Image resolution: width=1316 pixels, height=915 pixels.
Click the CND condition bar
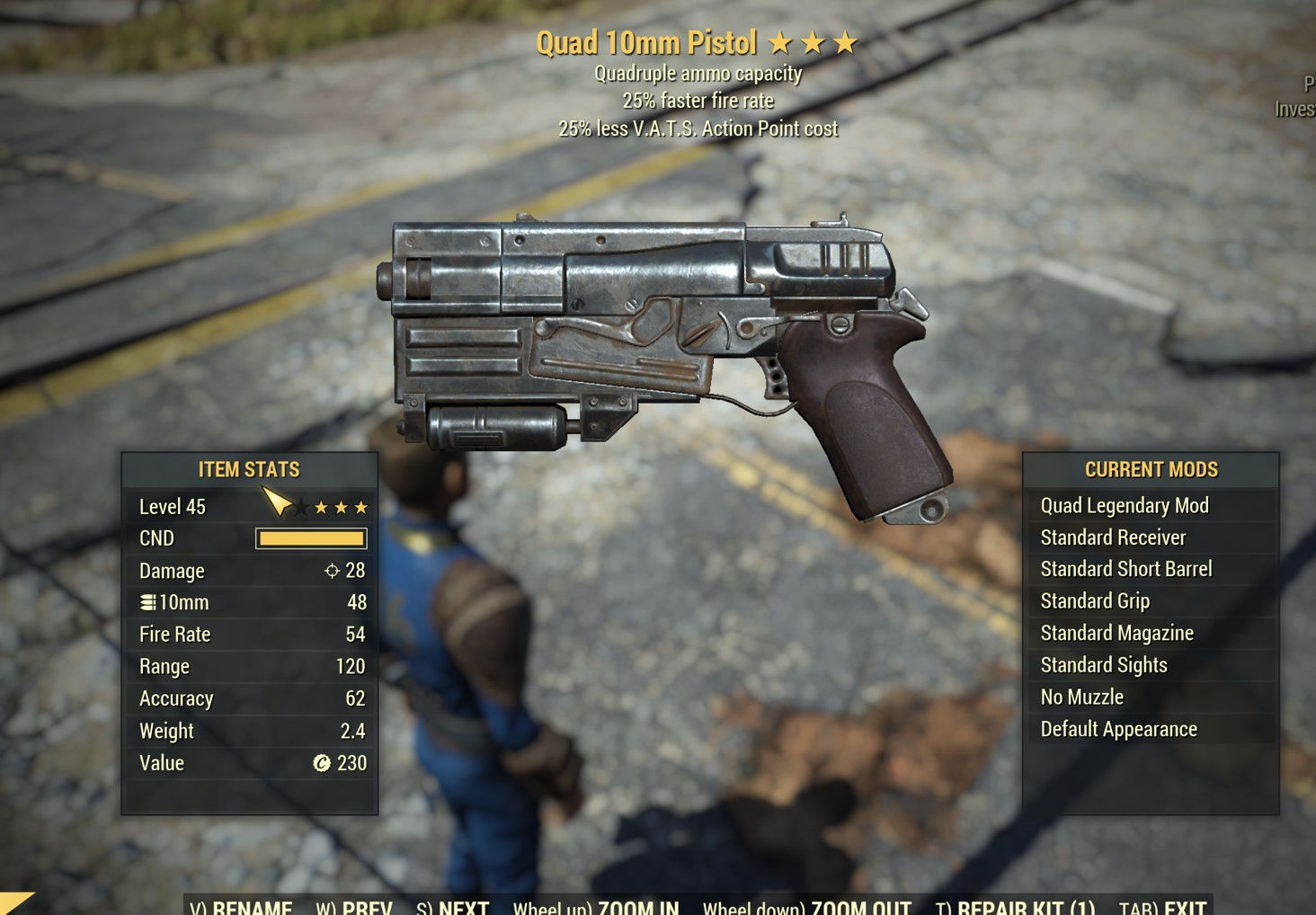310,537
